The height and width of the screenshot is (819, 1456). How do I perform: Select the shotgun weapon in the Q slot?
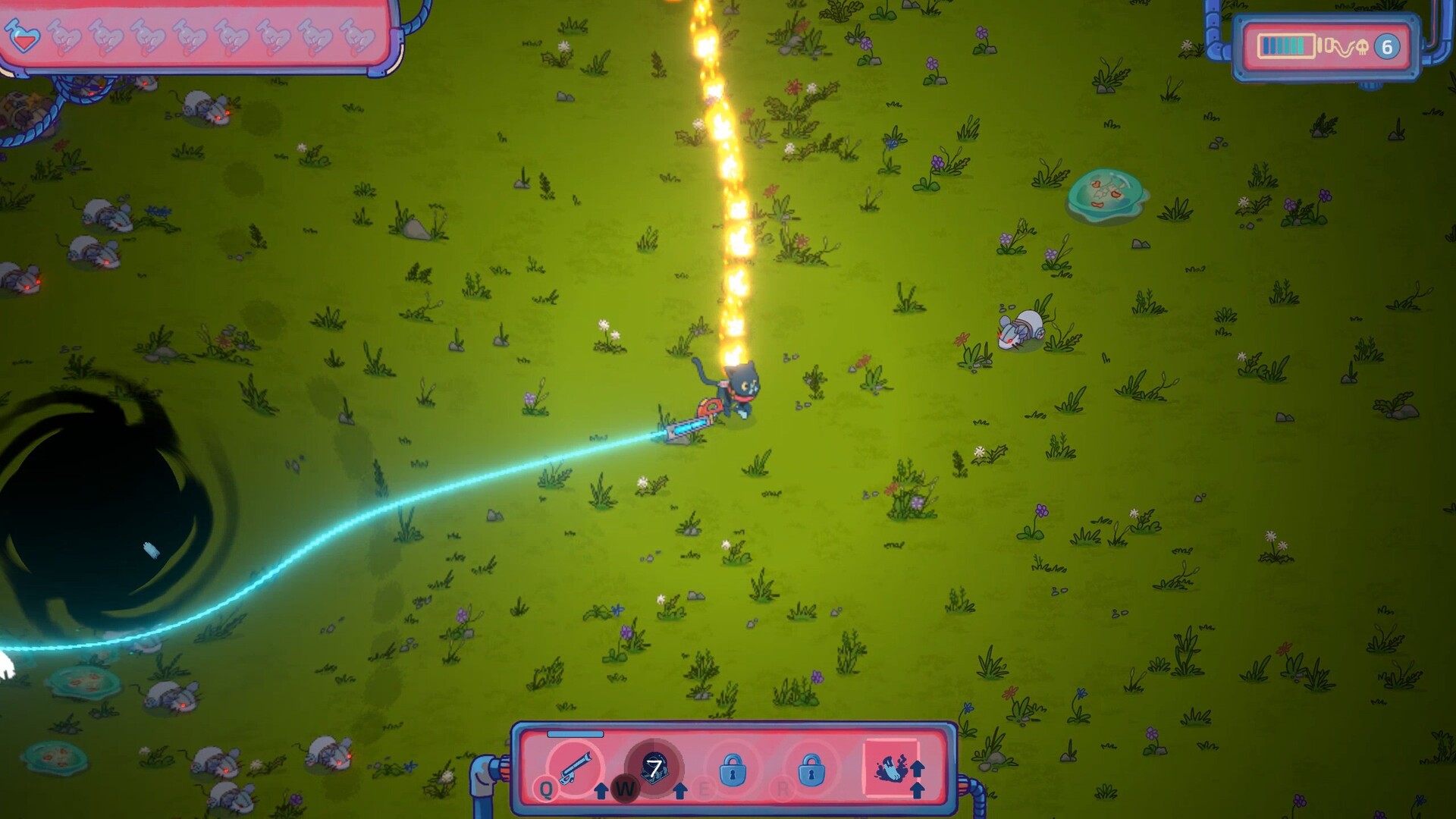pos(575,767)
